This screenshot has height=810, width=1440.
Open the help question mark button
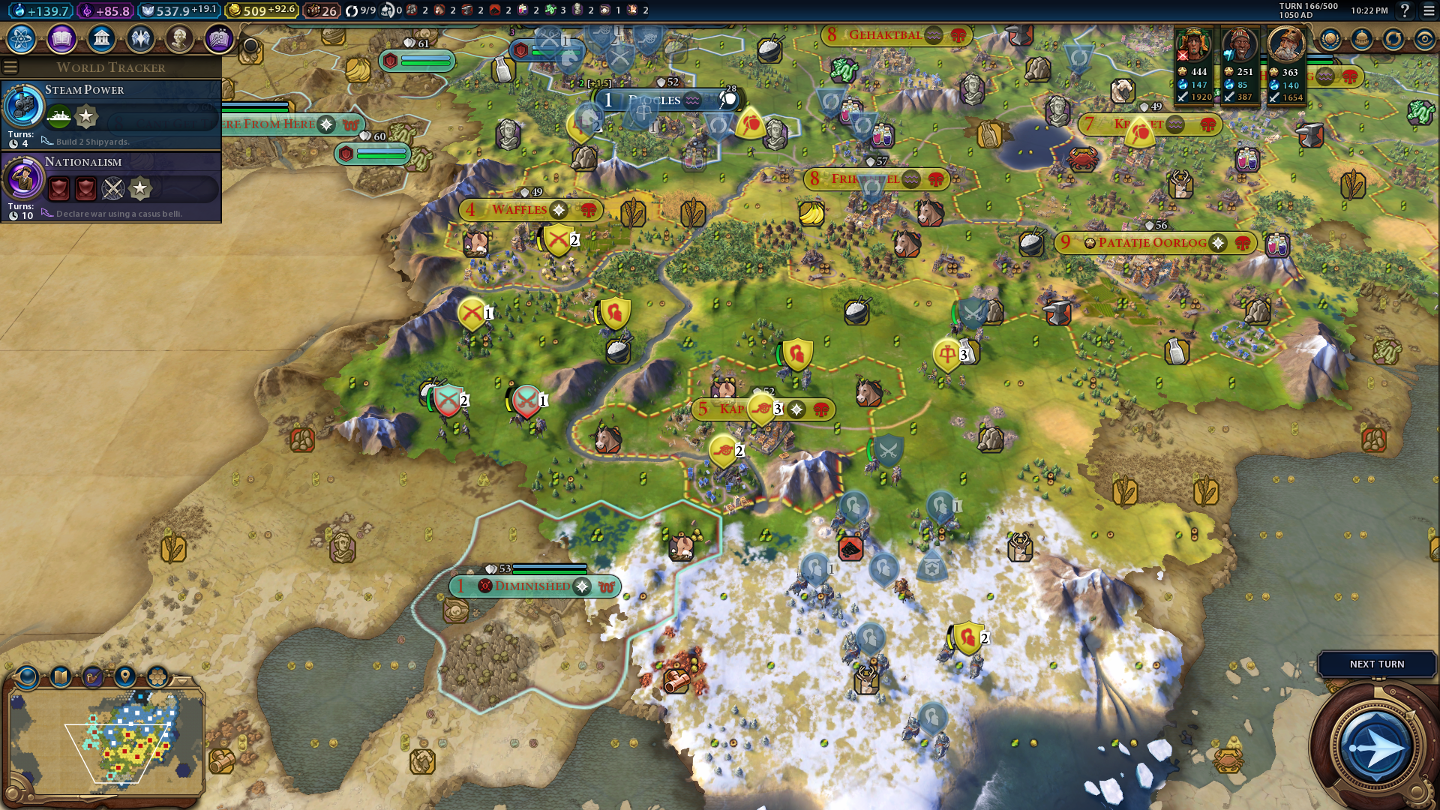[1405, 10]
